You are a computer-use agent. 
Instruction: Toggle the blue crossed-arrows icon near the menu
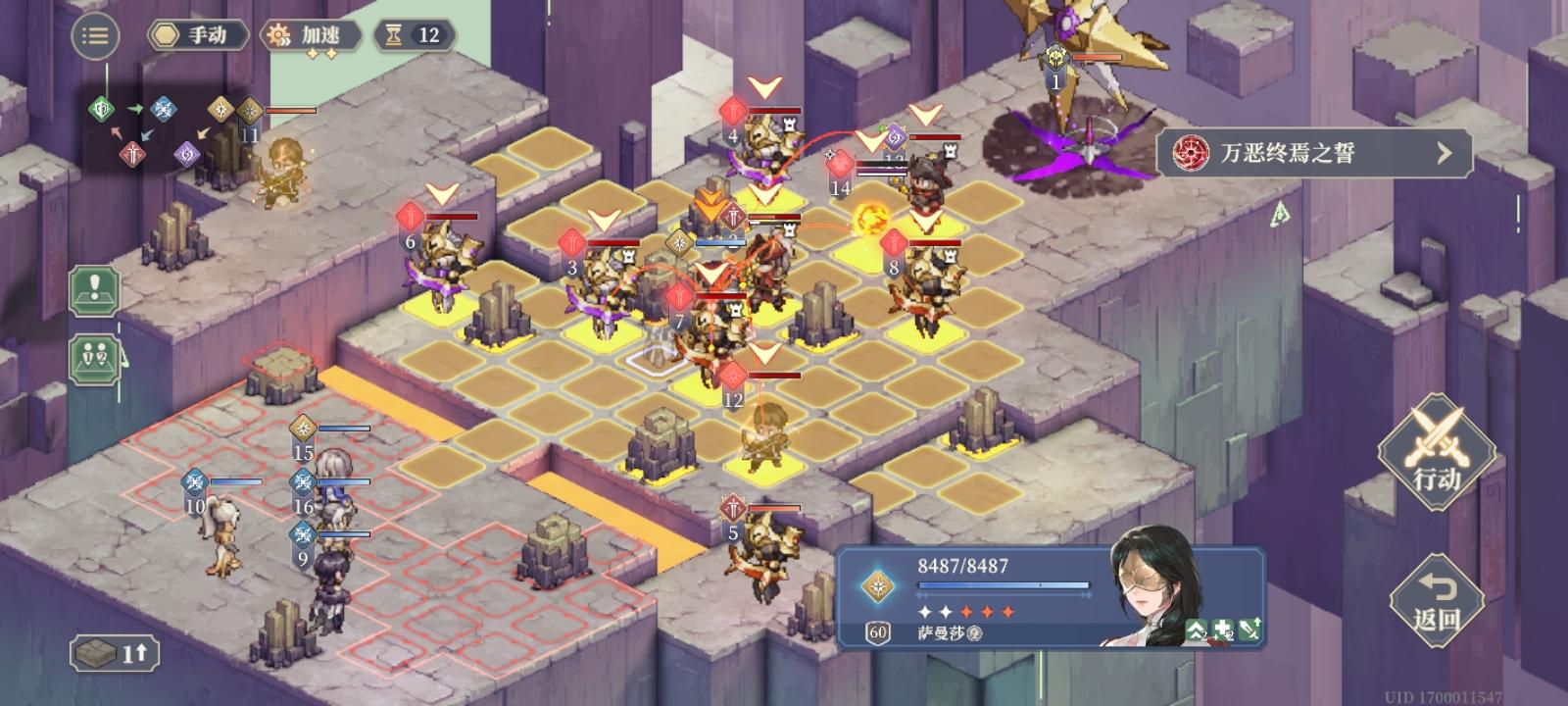pos(165,110)
